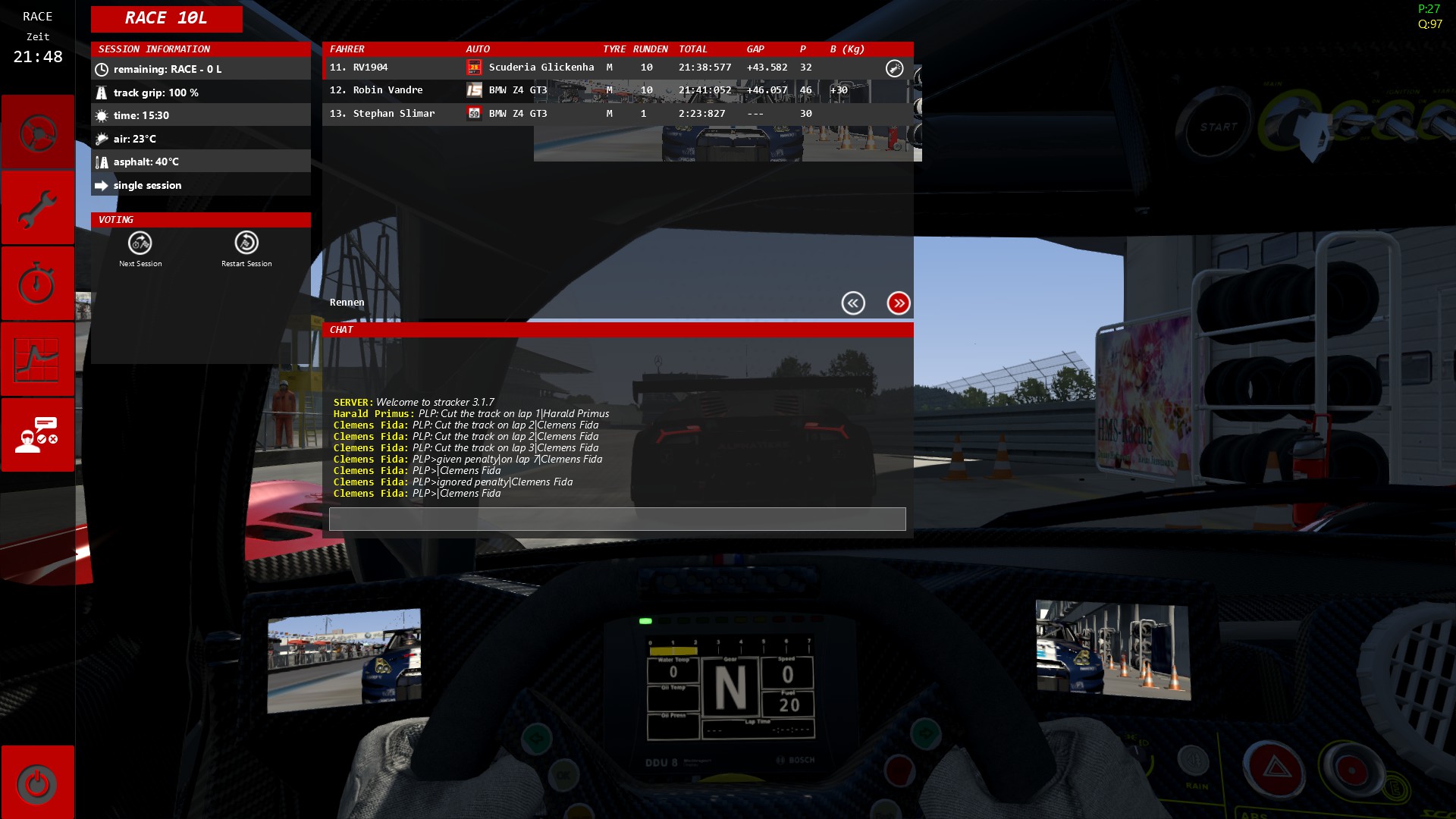The width and height of the screenshot is (1456, 819).
Task: Go to the previous results page
Action: pos(853,303)
